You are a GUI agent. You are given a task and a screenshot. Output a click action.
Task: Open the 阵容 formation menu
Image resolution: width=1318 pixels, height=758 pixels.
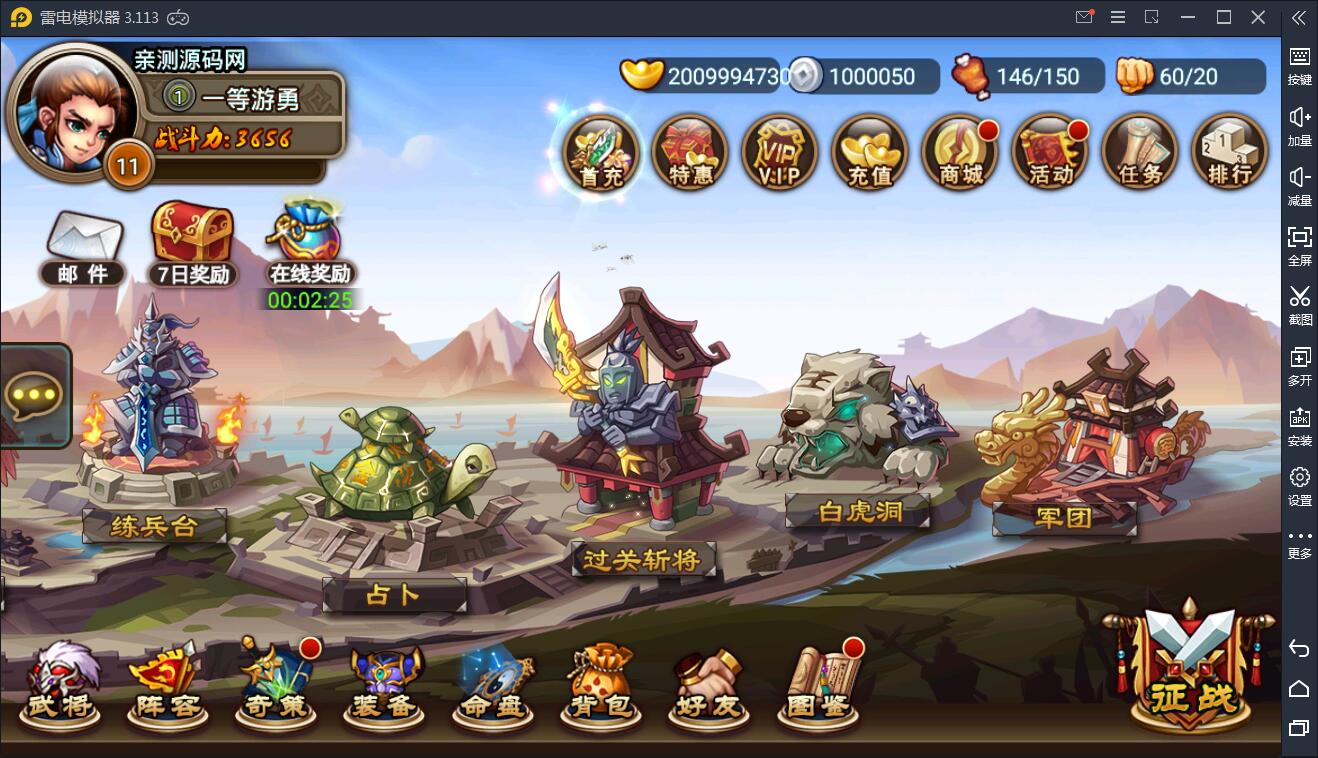coord(166,685)
